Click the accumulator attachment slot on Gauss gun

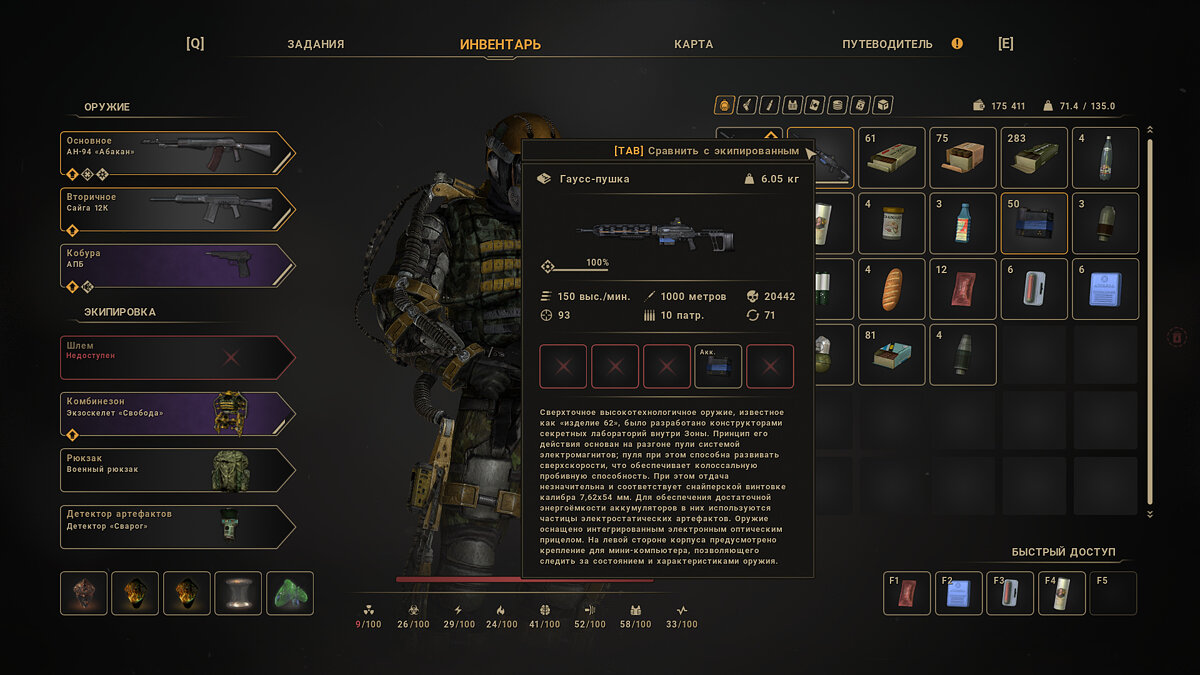(718, 367)
